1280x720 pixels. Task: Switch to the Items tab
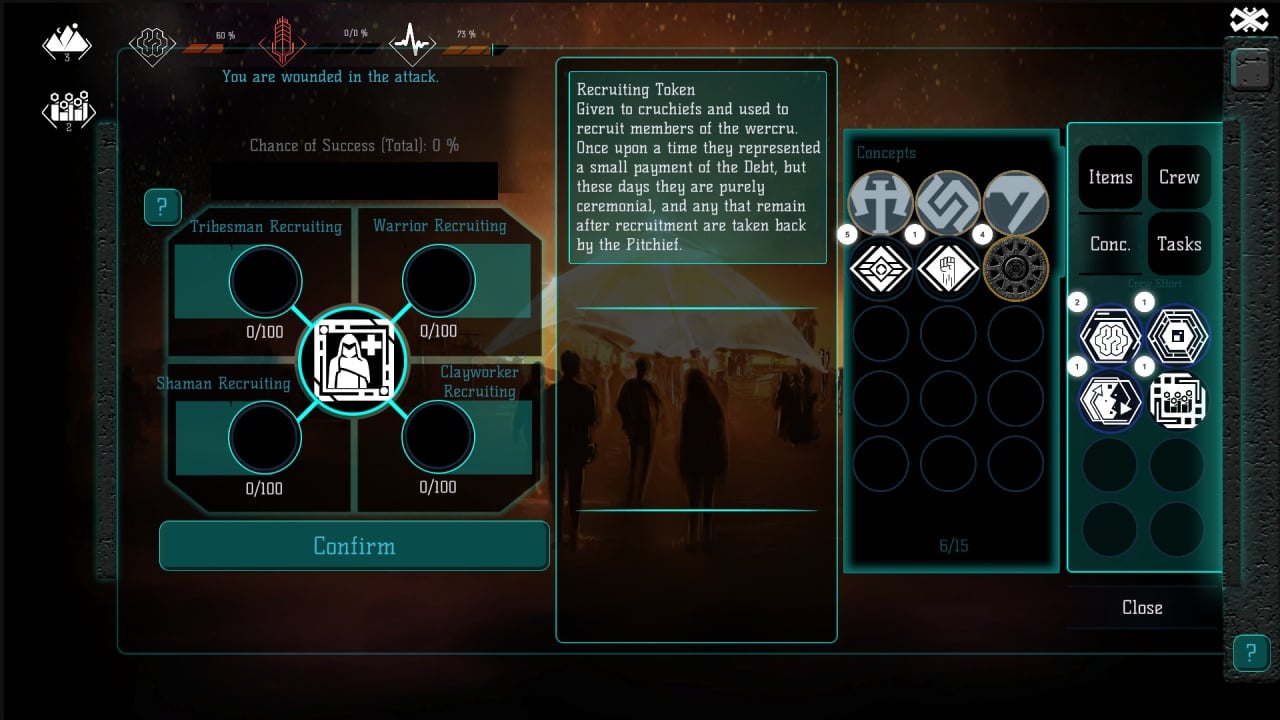click(x=1110, y=177)
